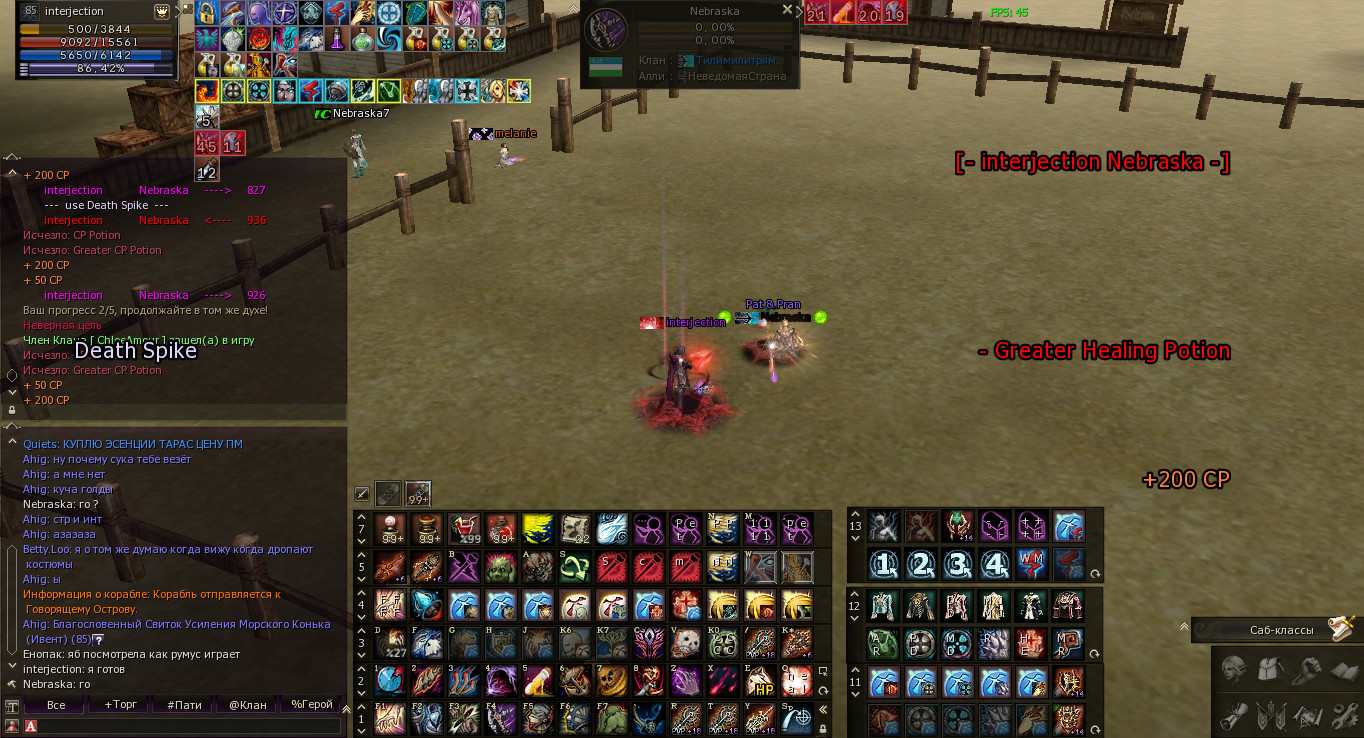Viewport: 1364px width, 738px height.
Task: Select the @Клан chat tab
Action: pos(248,705)
